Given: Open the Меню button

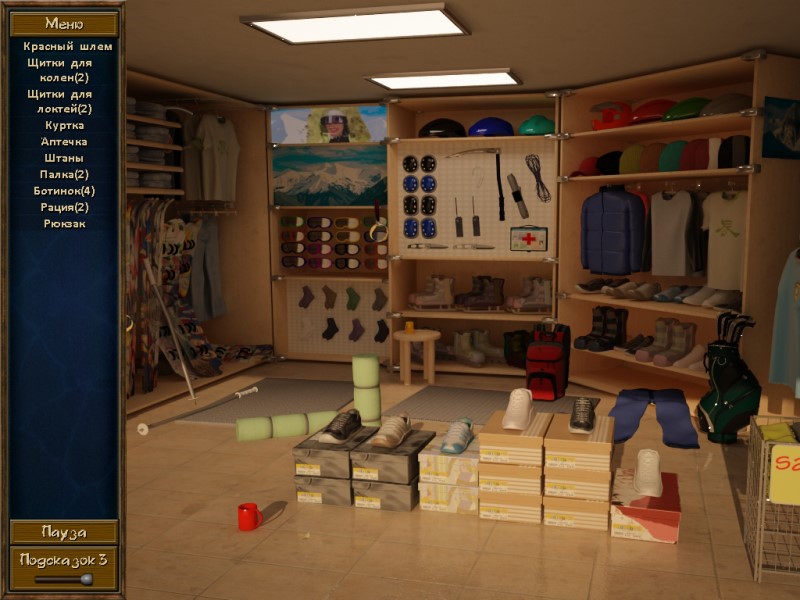Looking at the screenshot, I should point(64,23).
